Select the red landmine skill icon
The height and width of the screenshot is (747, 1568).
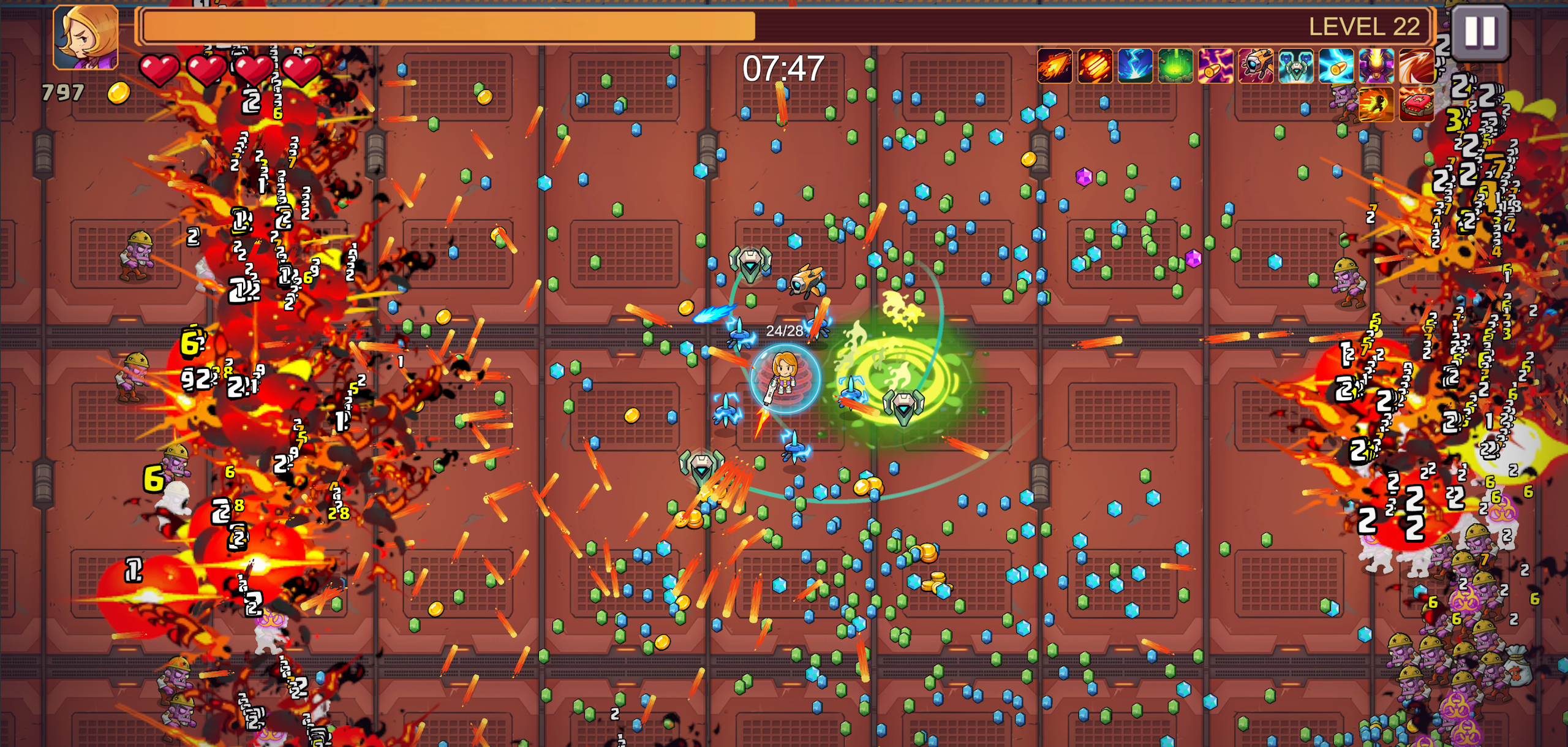pos(1417,105)
